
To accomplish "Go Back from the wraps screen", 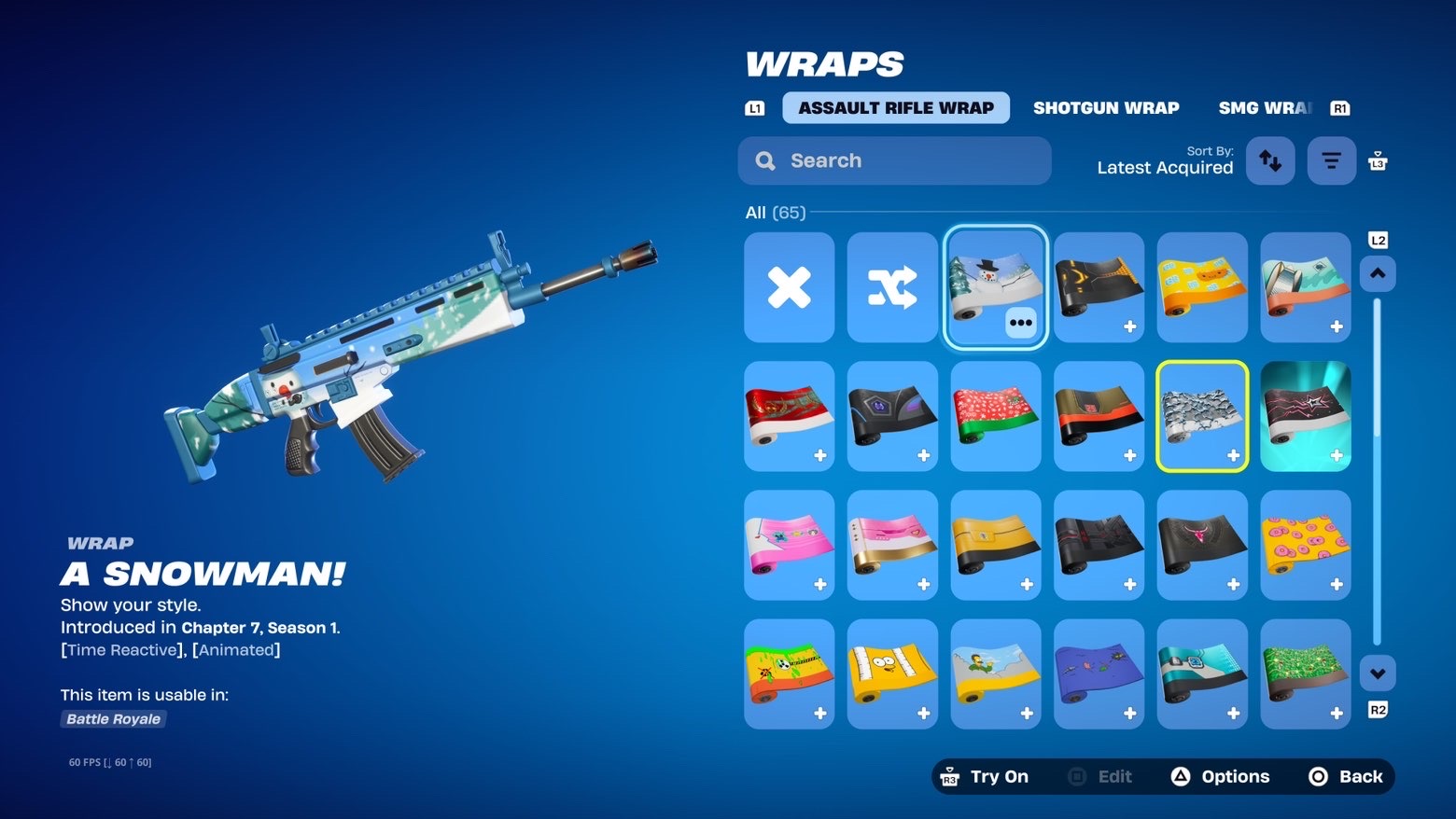I will tap(1346, 776).
